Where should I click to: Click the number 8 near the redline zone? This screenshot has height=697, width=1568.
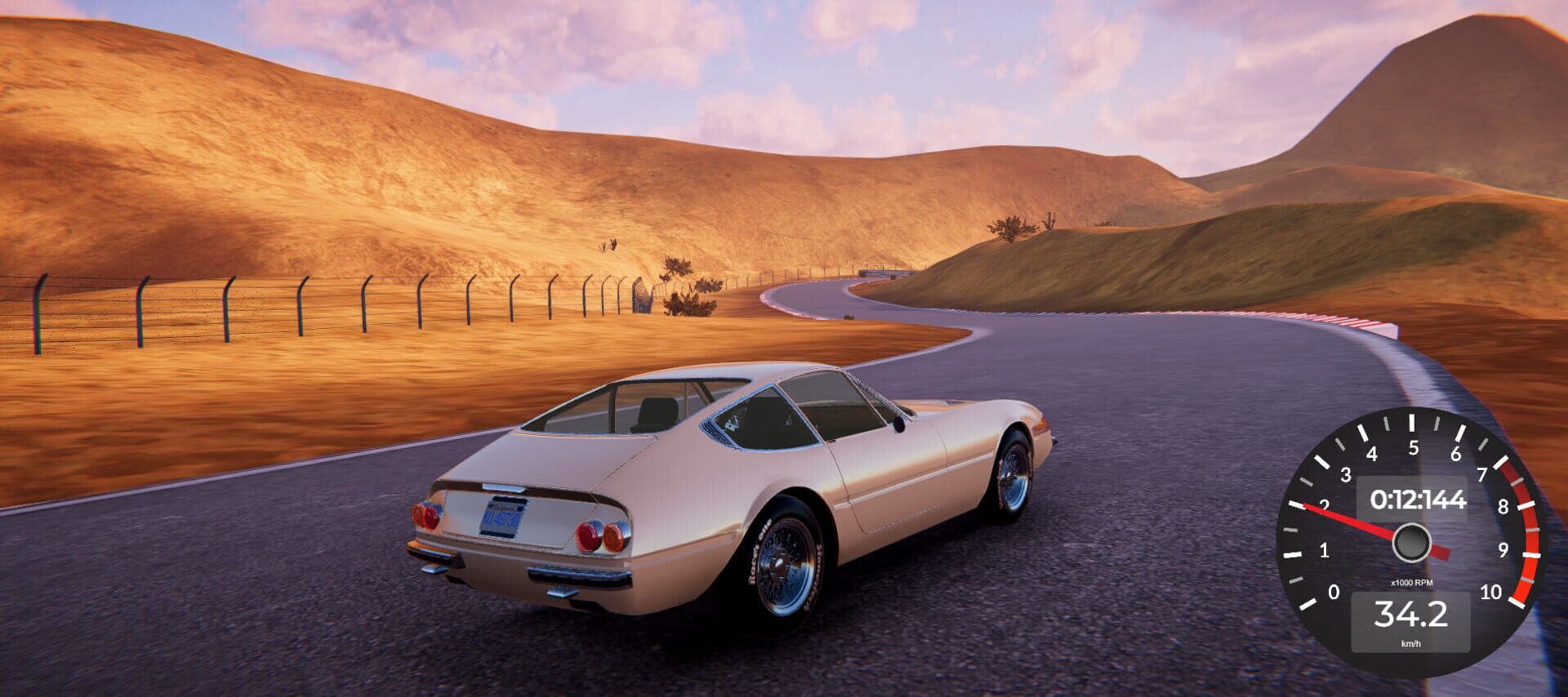[1503, 506]
